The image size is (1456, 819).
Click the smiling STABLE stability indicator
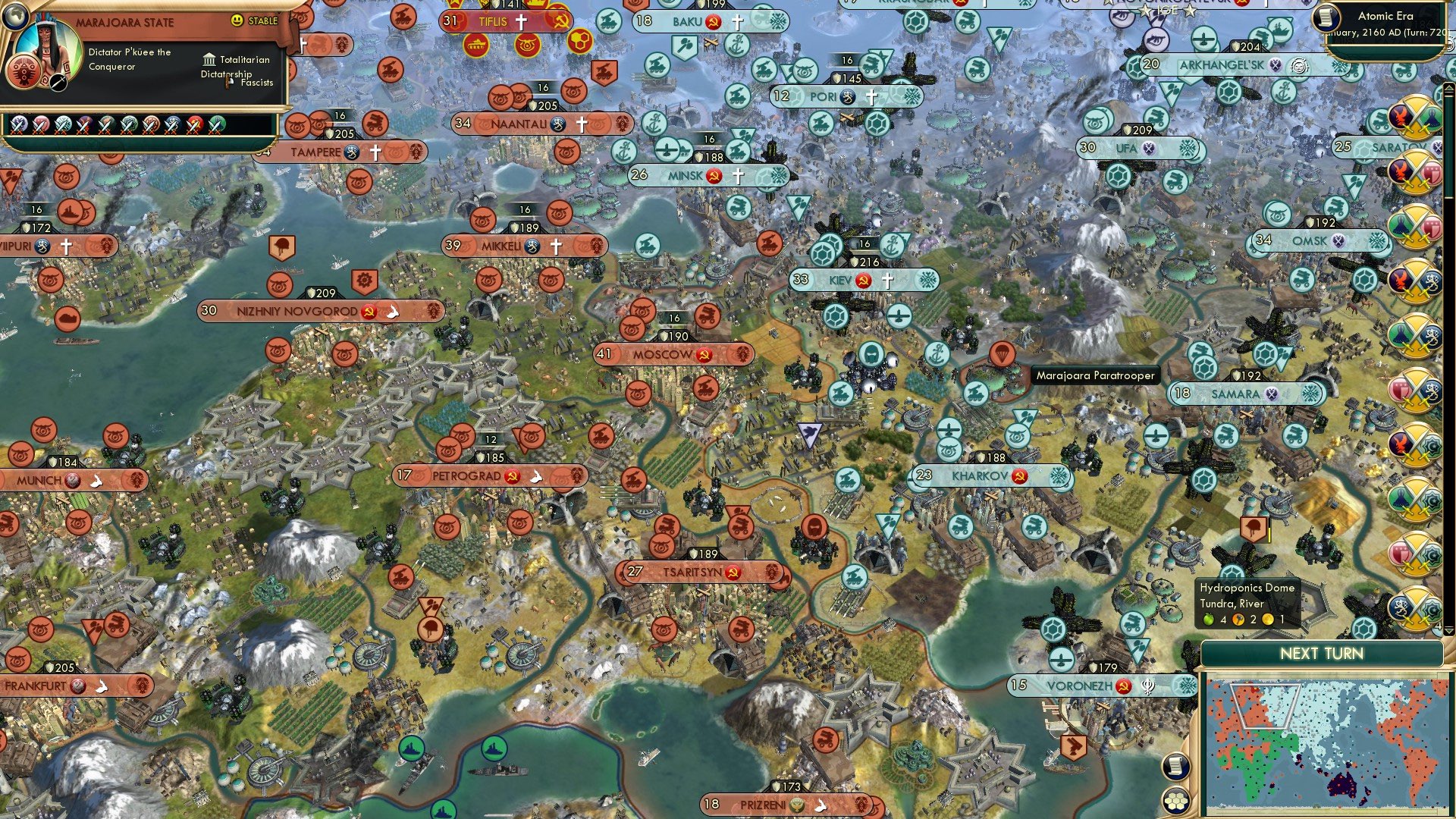(x=237, y=20)
